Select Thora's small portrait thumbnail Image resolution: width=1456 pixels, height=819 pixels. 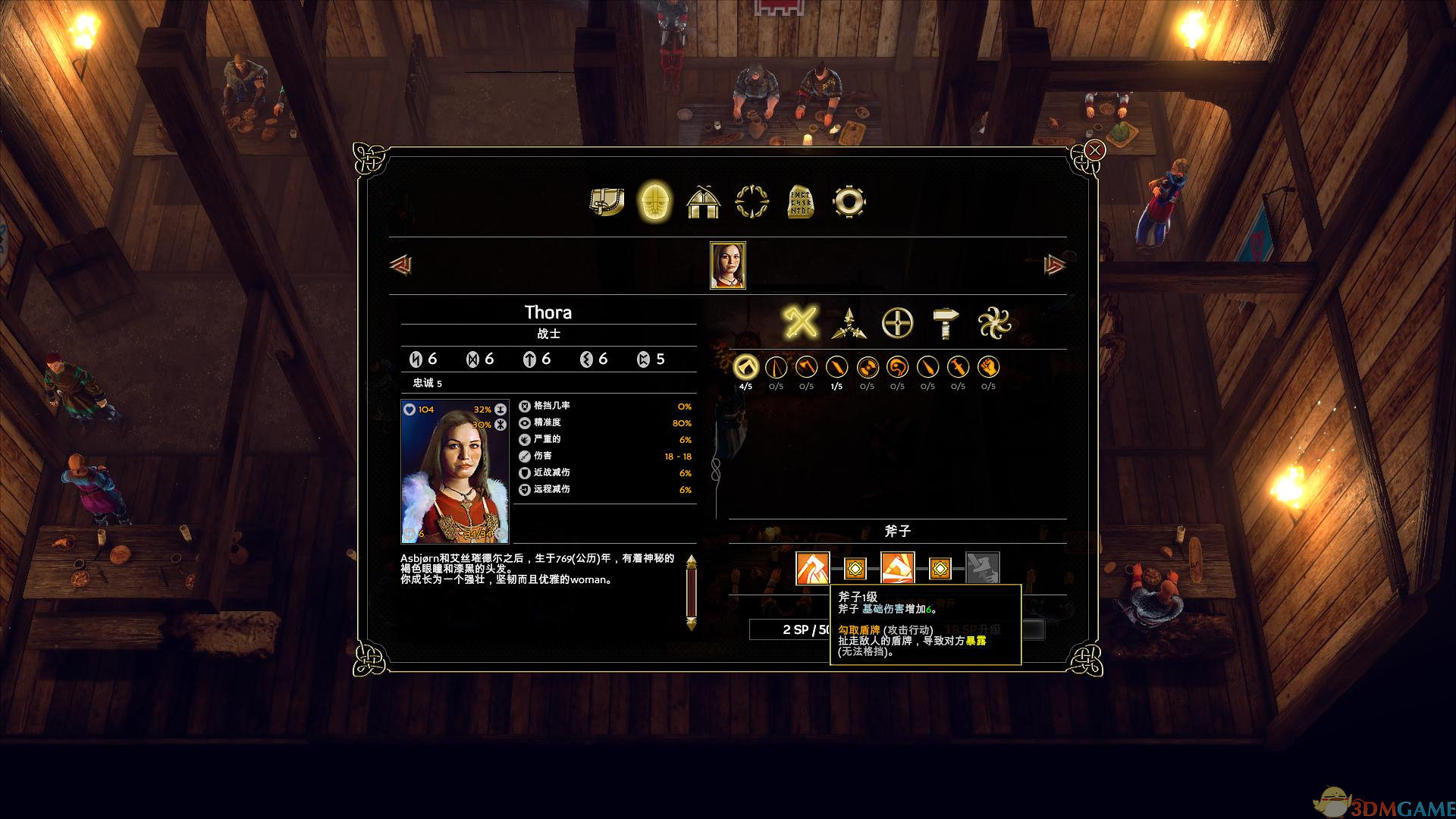pyautogui.click(x=728, y=265)
